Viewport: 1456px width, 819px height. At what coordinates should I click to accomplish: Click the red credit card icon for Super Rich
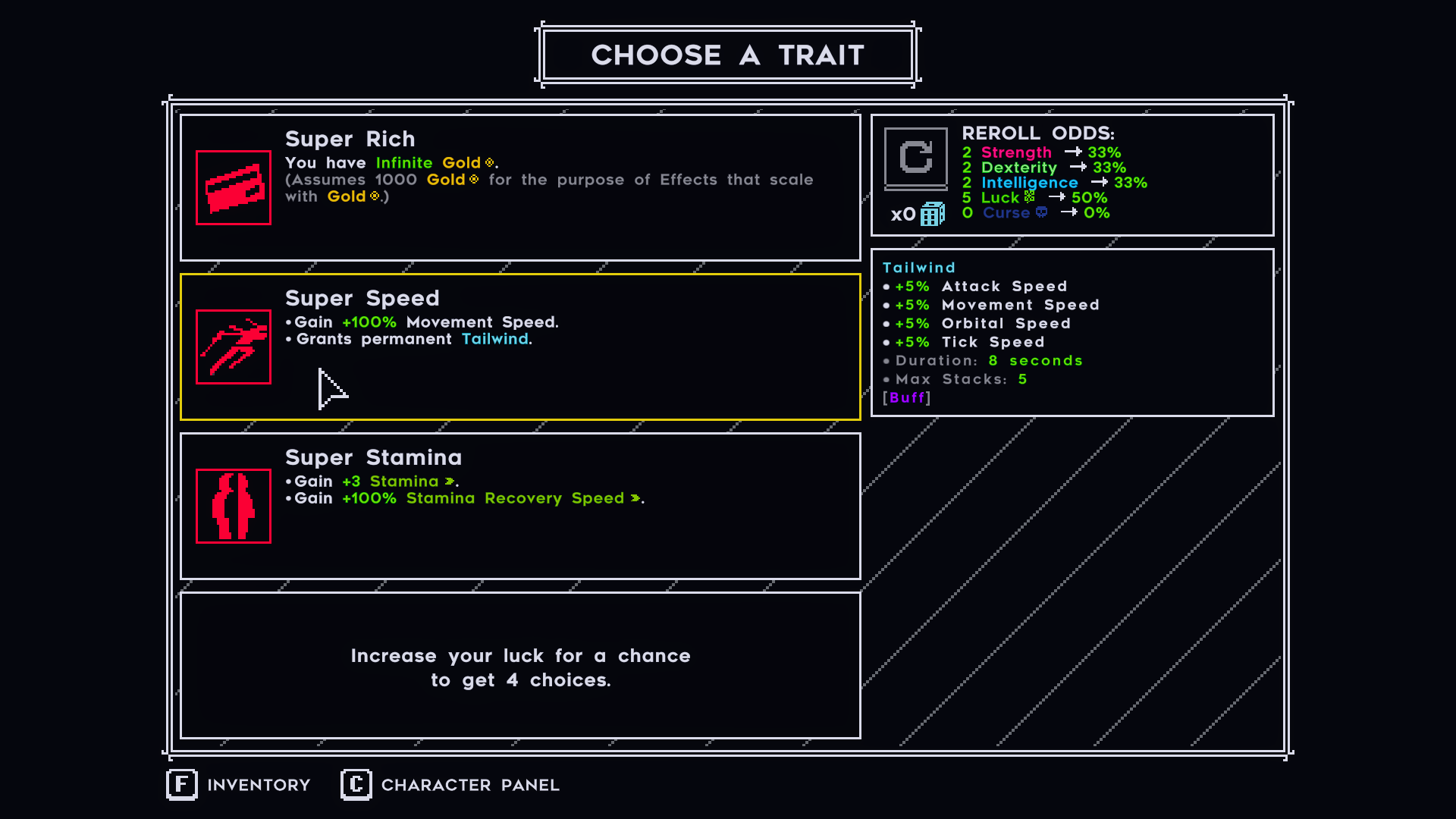[233, 187]
